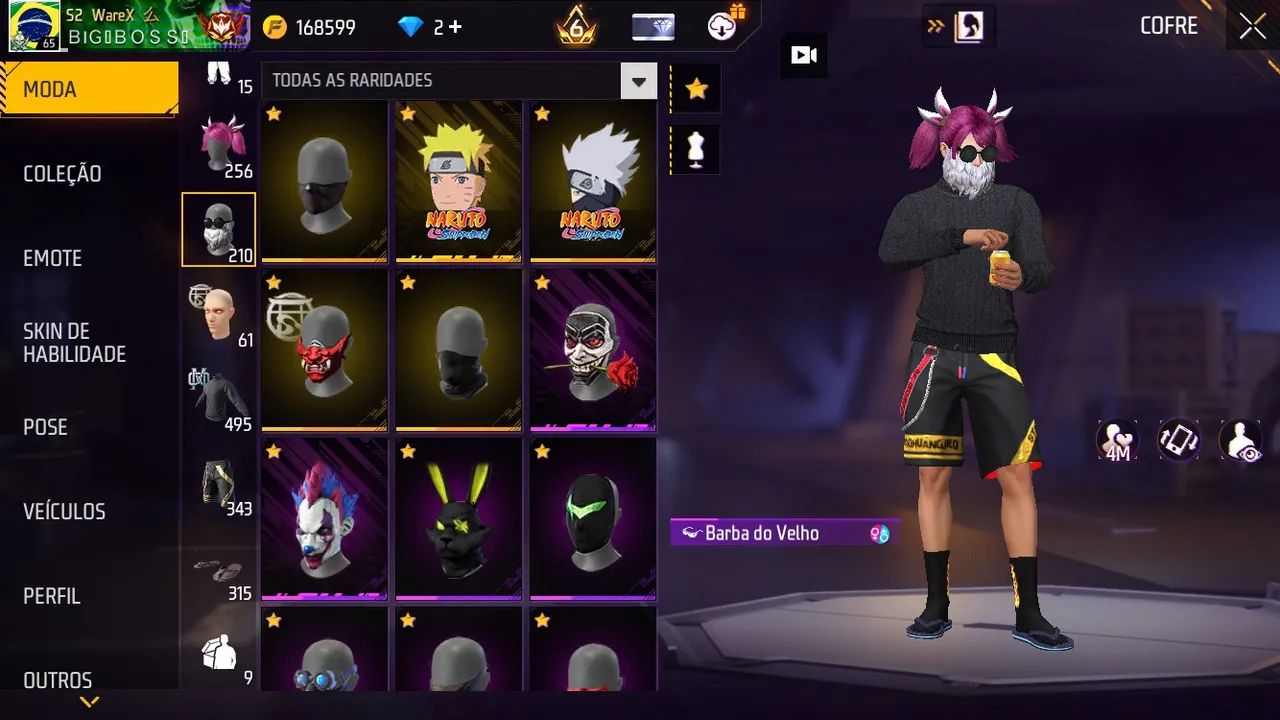Select the Kakashi head item
1280x720 pixels.
[x=593, y=181]
